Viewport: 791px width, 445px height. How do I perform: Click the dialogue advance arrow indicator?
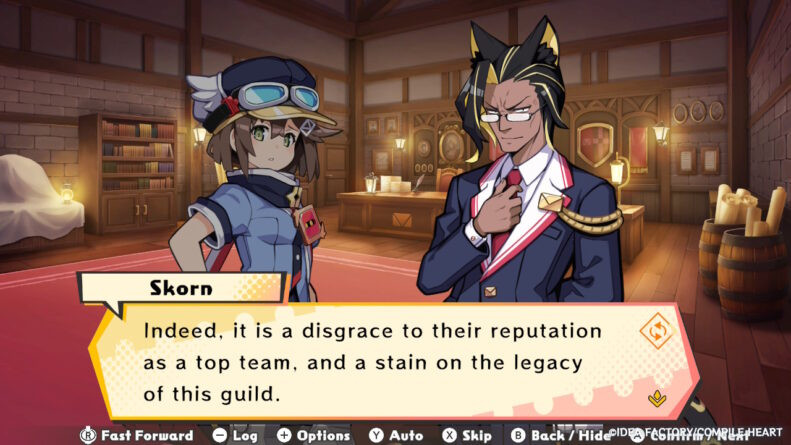[x=656, y=398]
